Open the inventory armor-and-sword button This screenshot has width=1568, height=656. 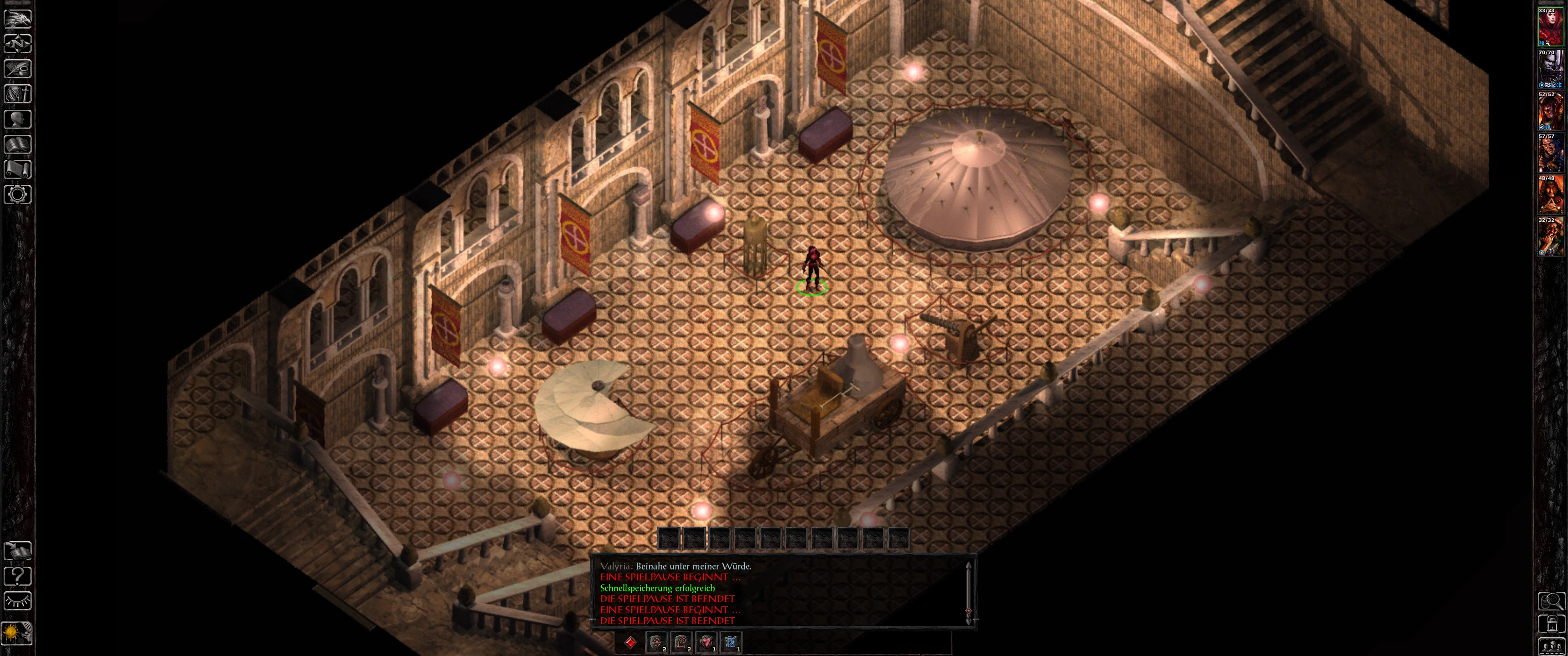click(x=18, y=94)
